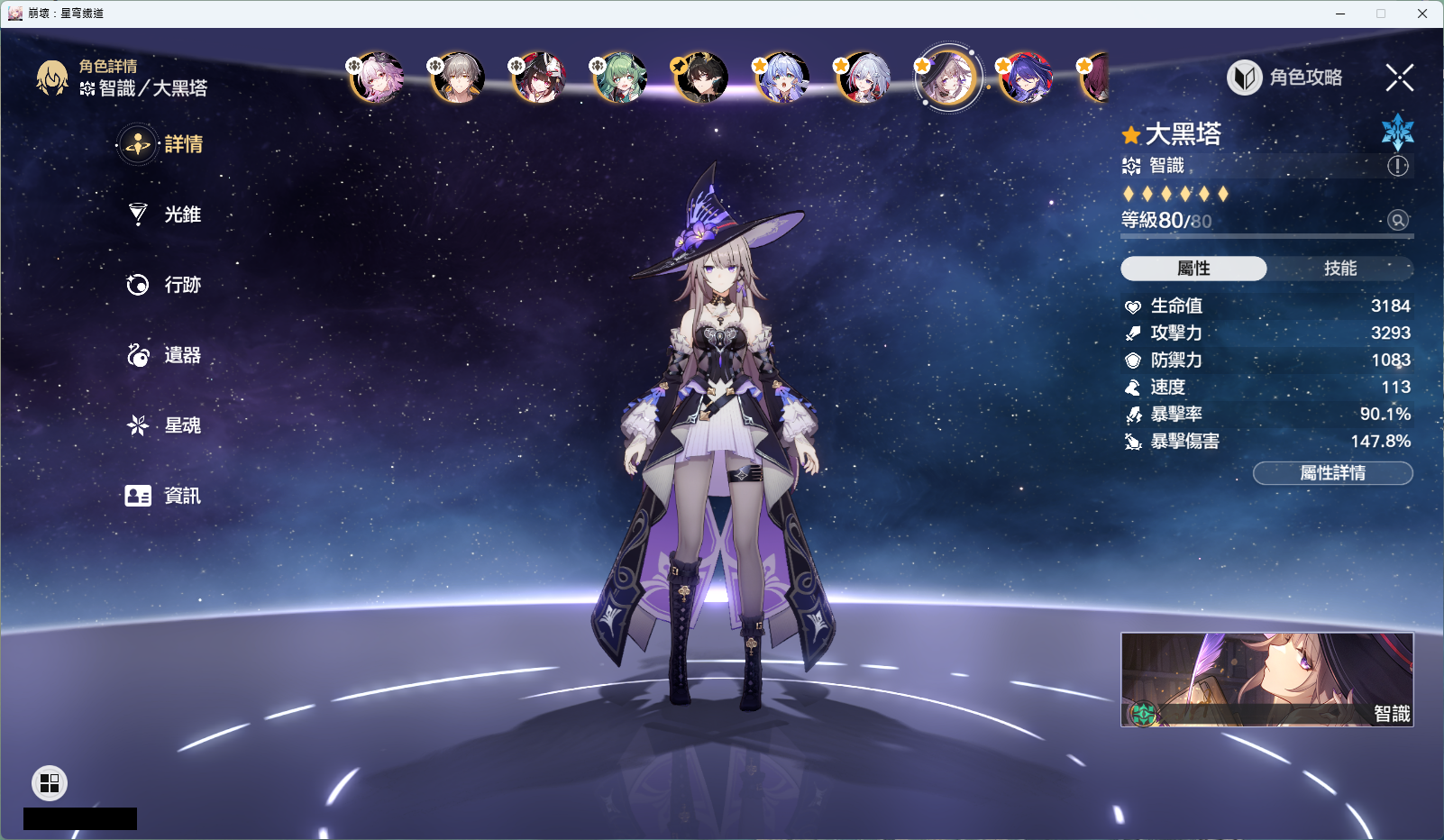Screen dimensions: 1444x840
Task: Select the silver-haired red-accent character portrait
Action: coord(863,78)
